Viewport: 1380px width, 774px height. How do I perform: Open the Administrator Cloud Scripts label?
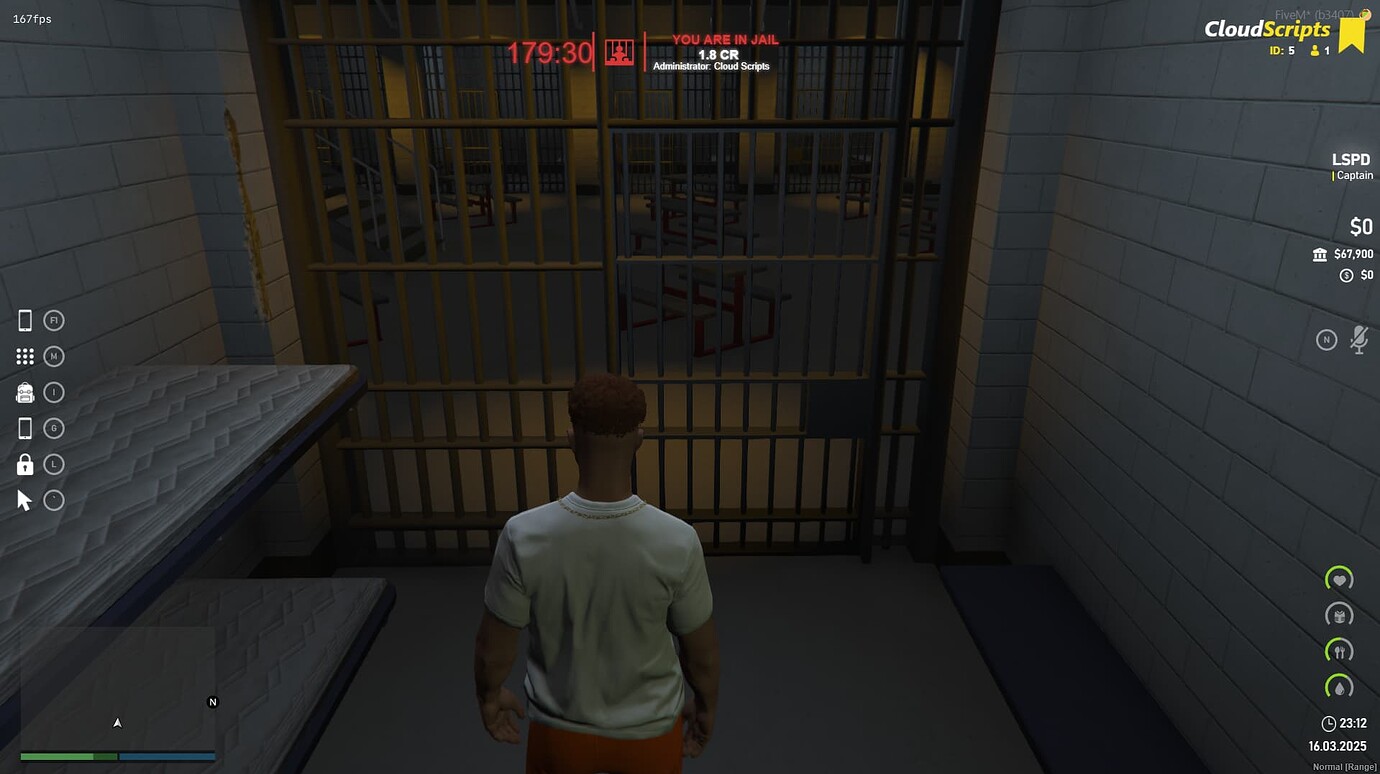pos(712,66)
